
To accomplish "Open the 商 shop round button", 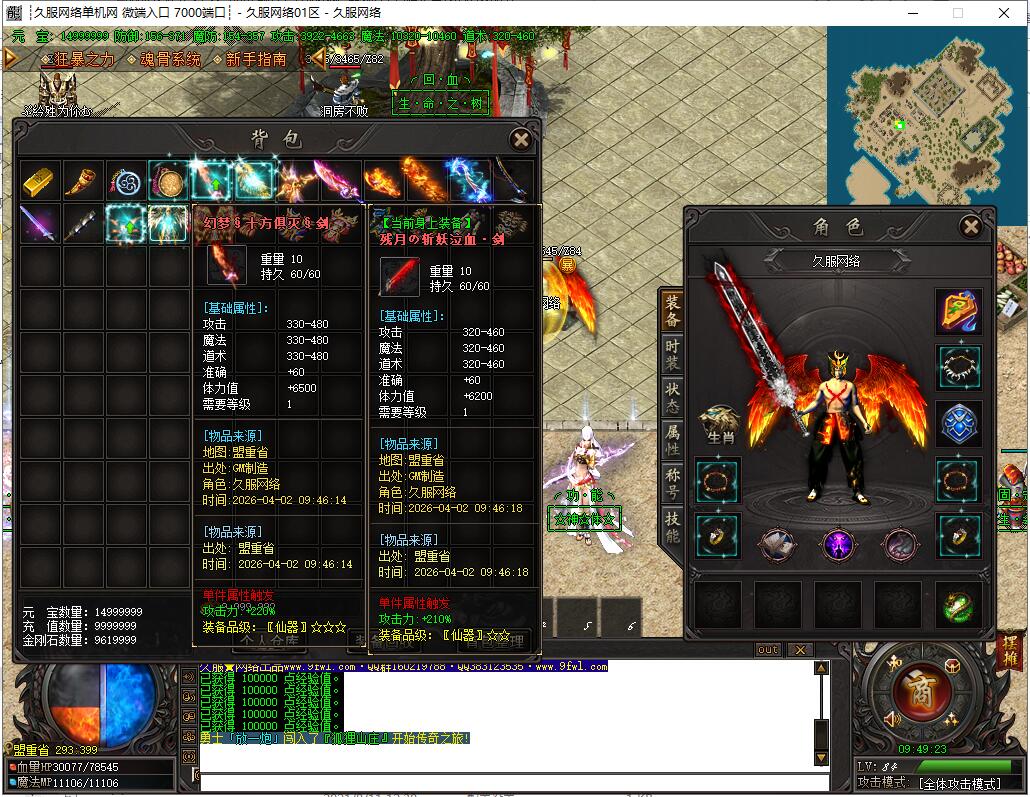I will tap(914, 691).
